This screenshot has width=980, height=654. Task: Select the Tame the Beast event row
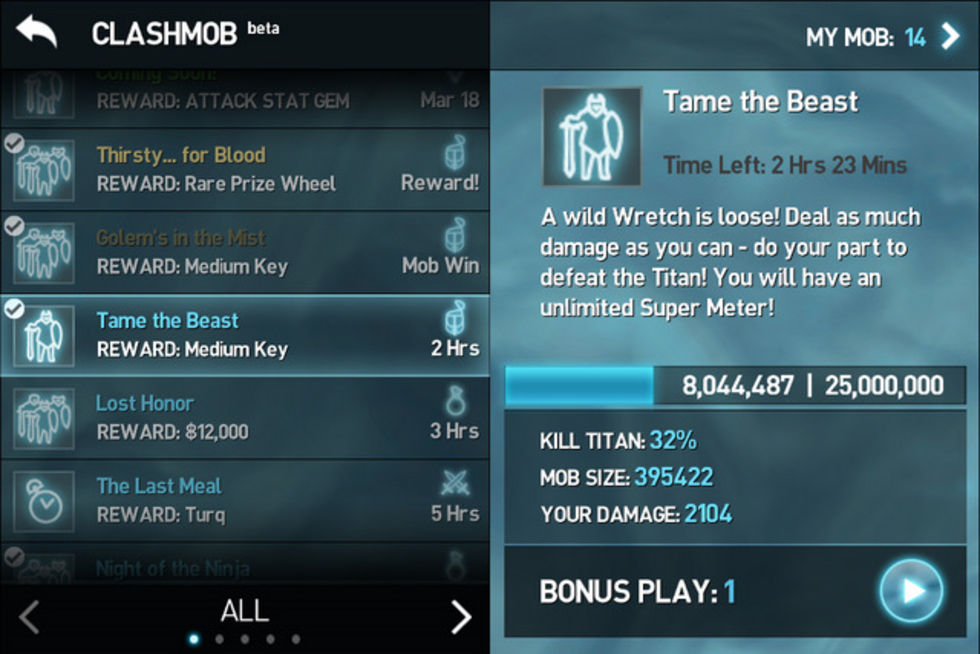(x=245, y=335)
